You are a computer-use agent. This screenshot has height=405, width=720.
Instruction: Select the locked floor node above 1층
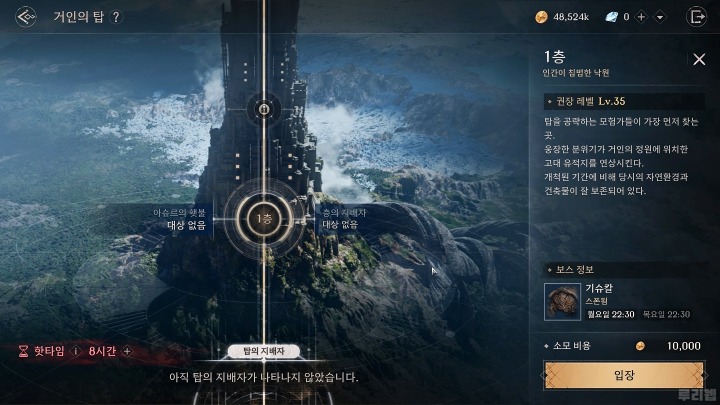263,109
